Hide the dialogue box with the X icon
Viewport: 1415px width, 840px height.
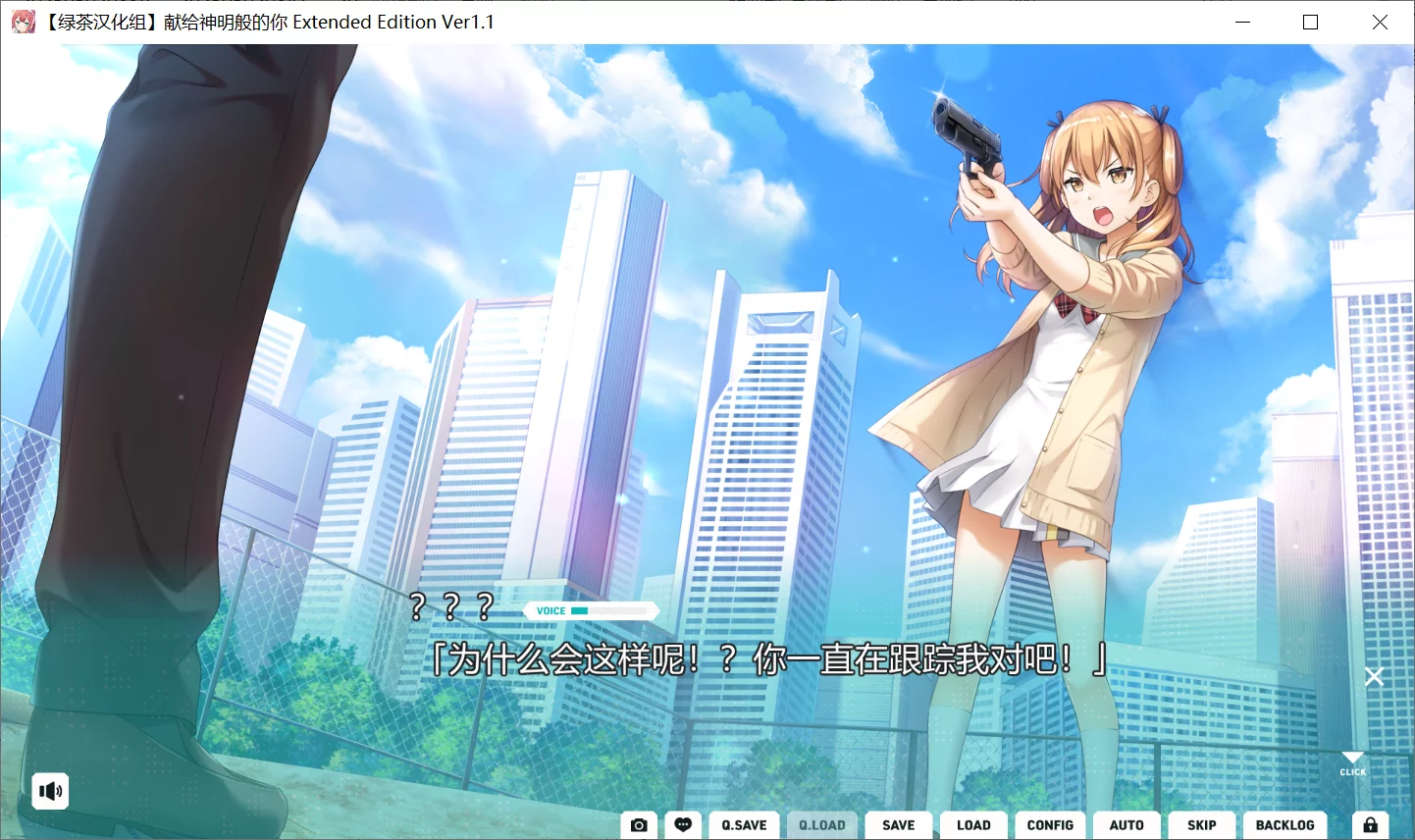1373,676
